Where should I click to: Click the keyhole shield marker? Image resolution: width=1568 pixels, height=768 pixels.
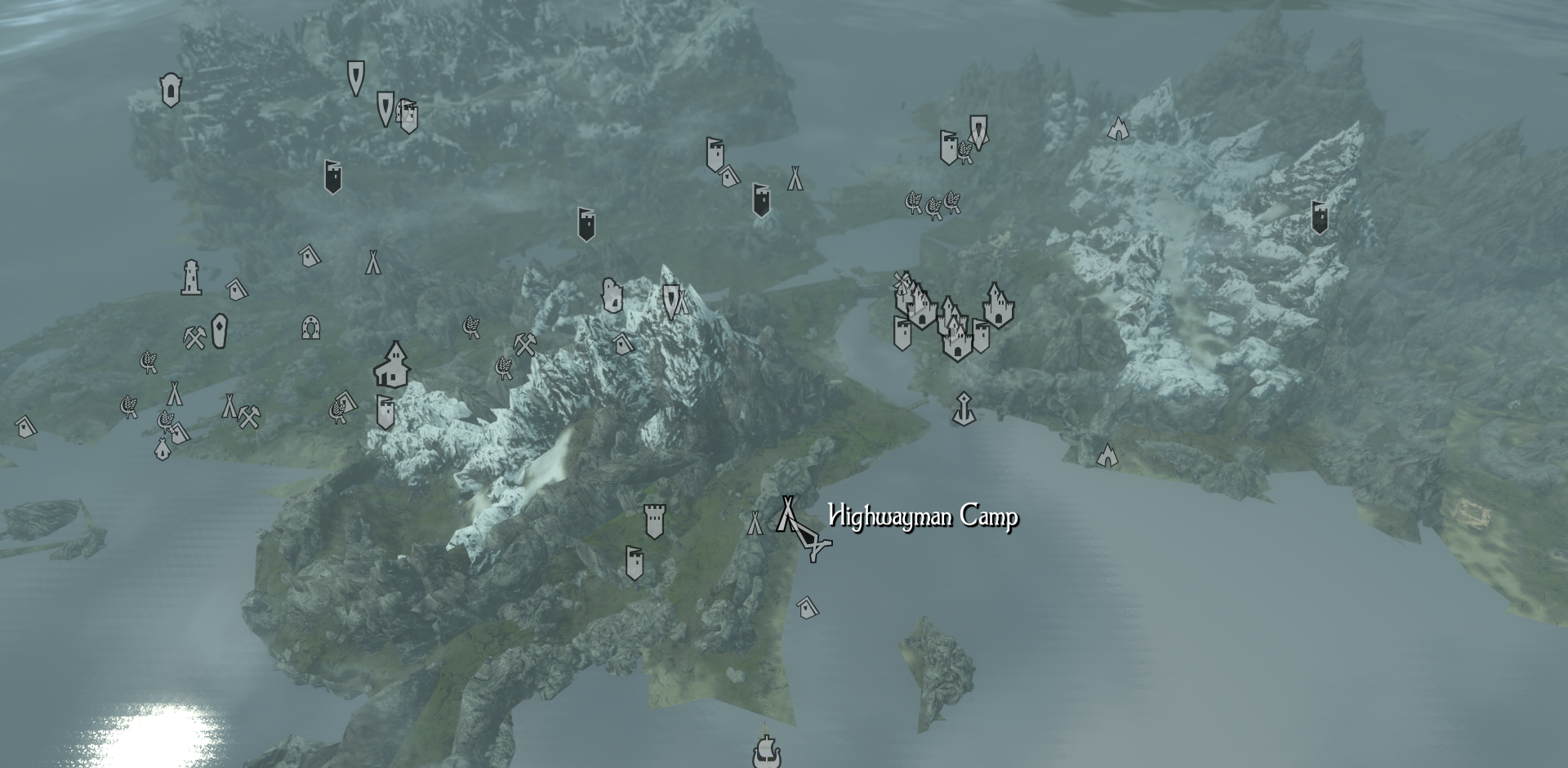point(170,90)
